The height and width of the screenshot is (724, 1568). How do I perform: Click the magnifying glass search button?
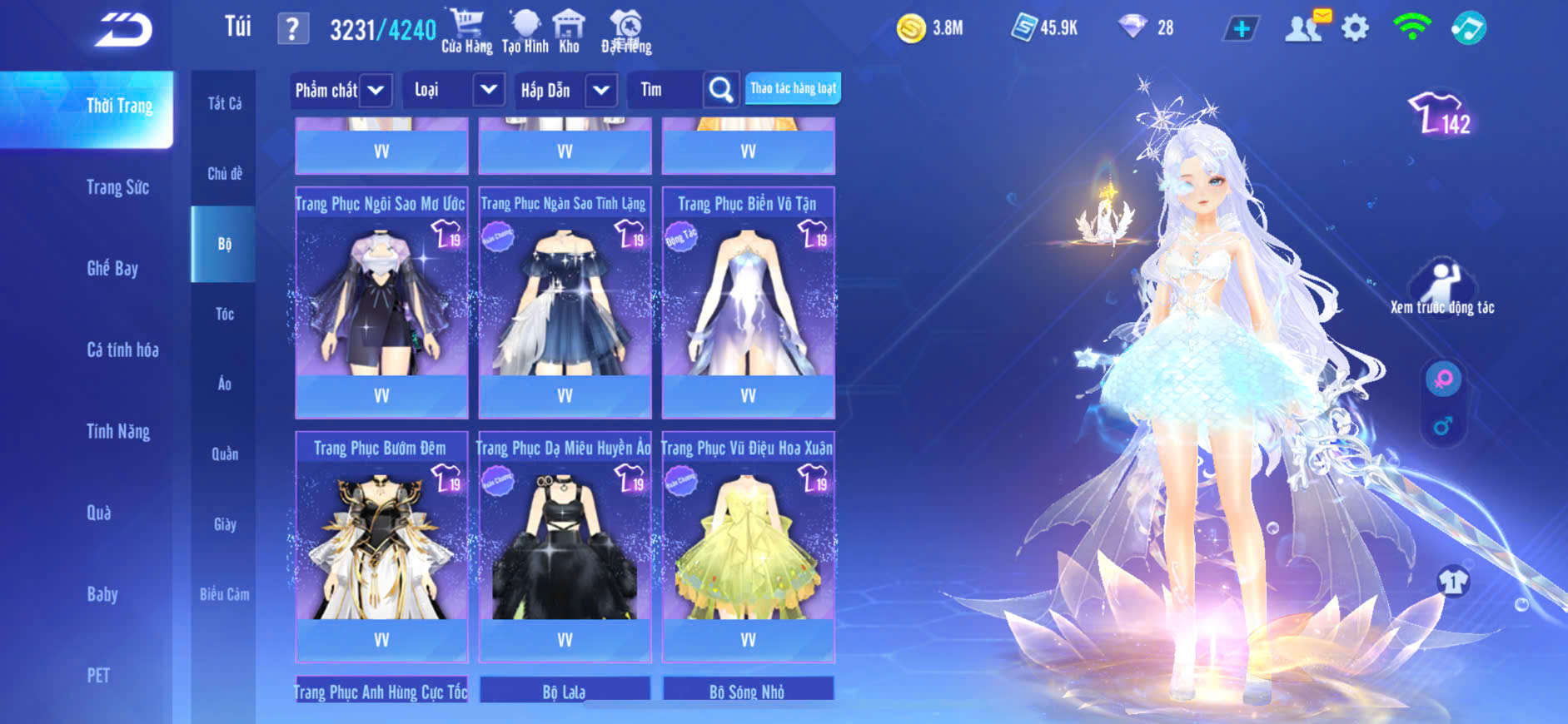click(721, 90)
